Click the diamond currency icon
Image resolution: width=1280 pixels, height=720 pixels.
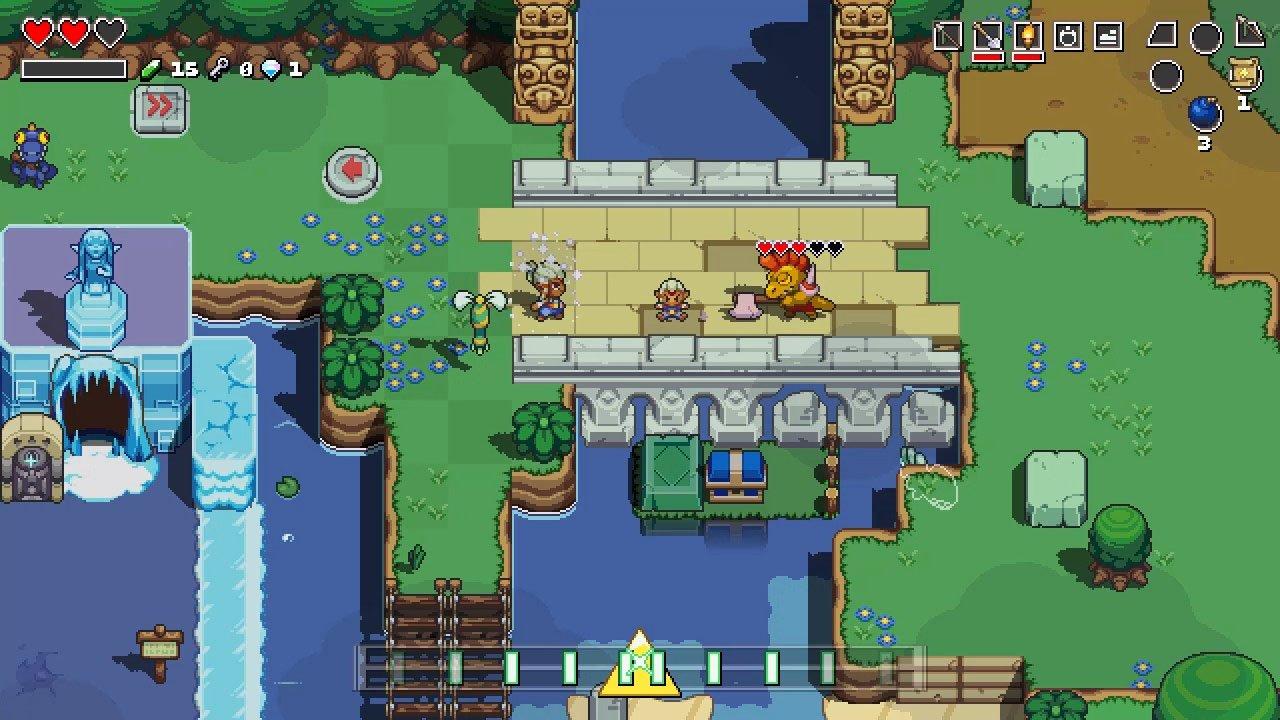(272, 70)
